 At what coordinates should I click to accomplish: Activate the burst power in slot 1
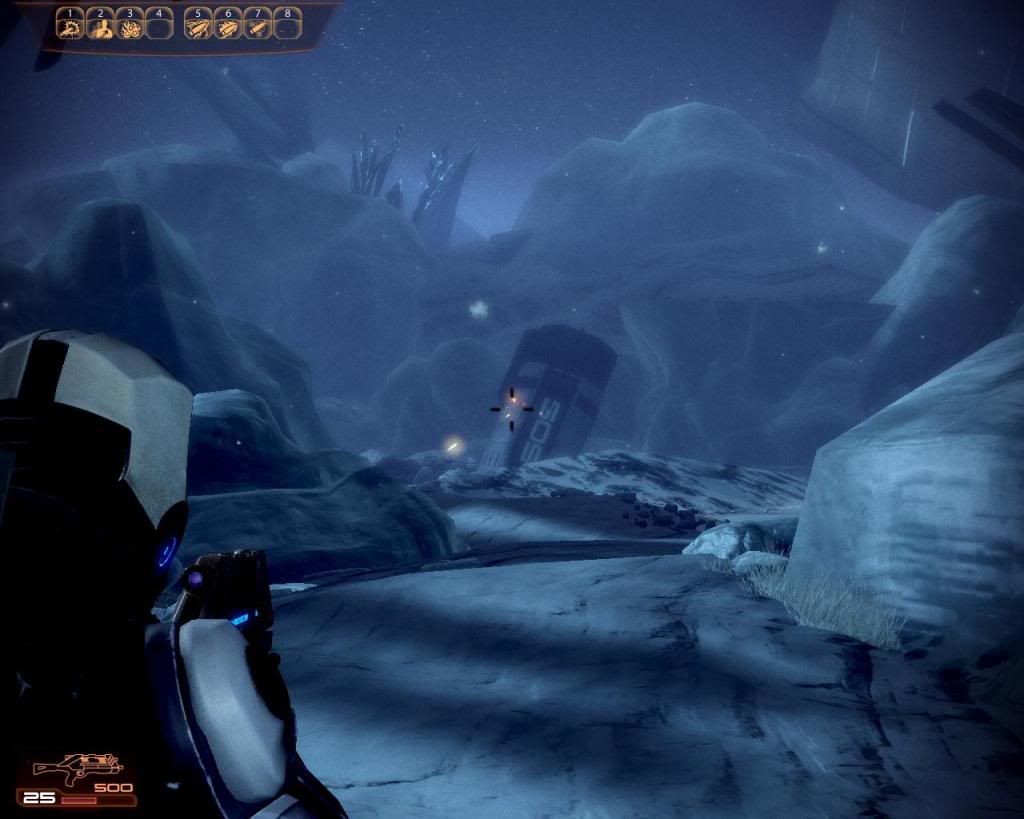70,27
